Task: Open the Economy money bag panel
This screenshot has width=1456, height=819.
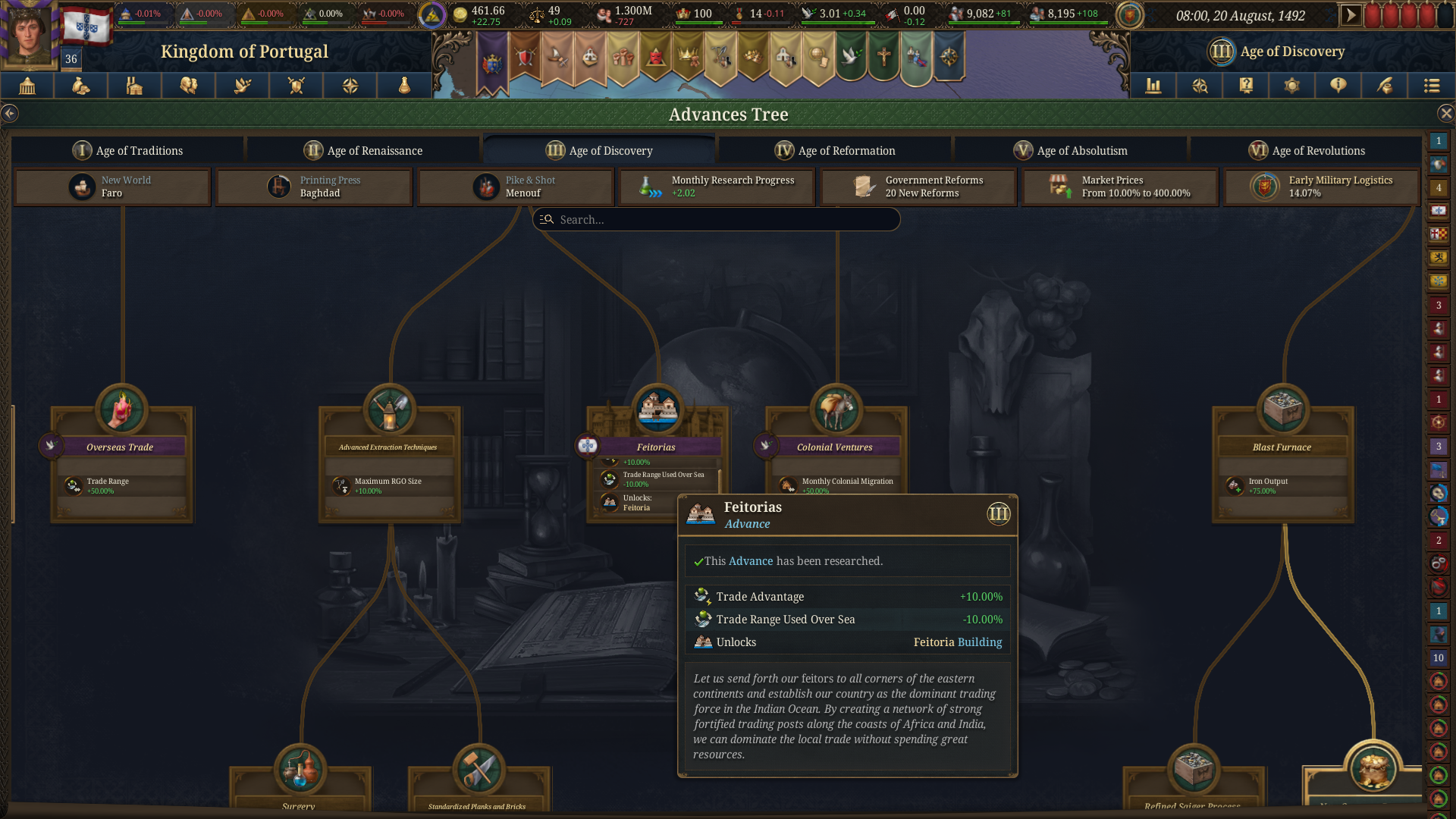Action: [80, 86]
